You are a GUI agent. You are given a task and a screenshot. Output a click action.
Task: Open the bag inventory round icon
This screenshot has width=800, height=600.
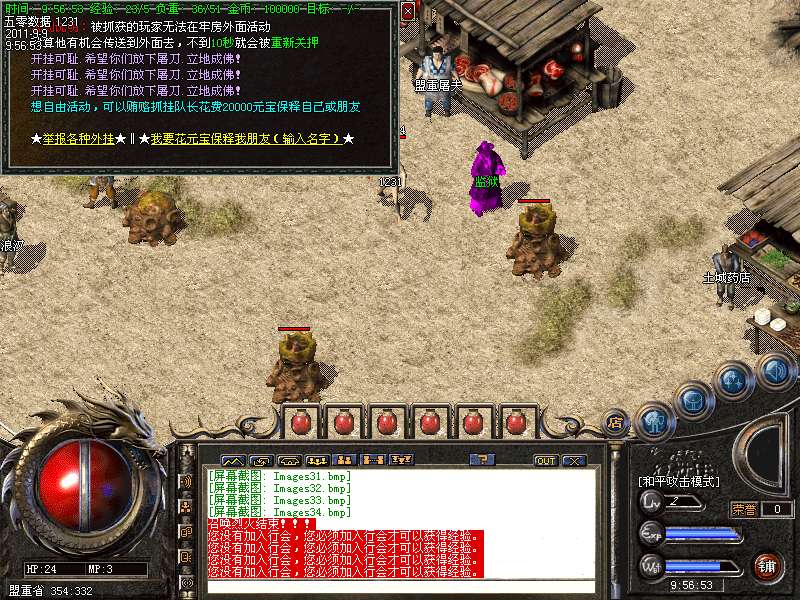(x=693, y=399)
